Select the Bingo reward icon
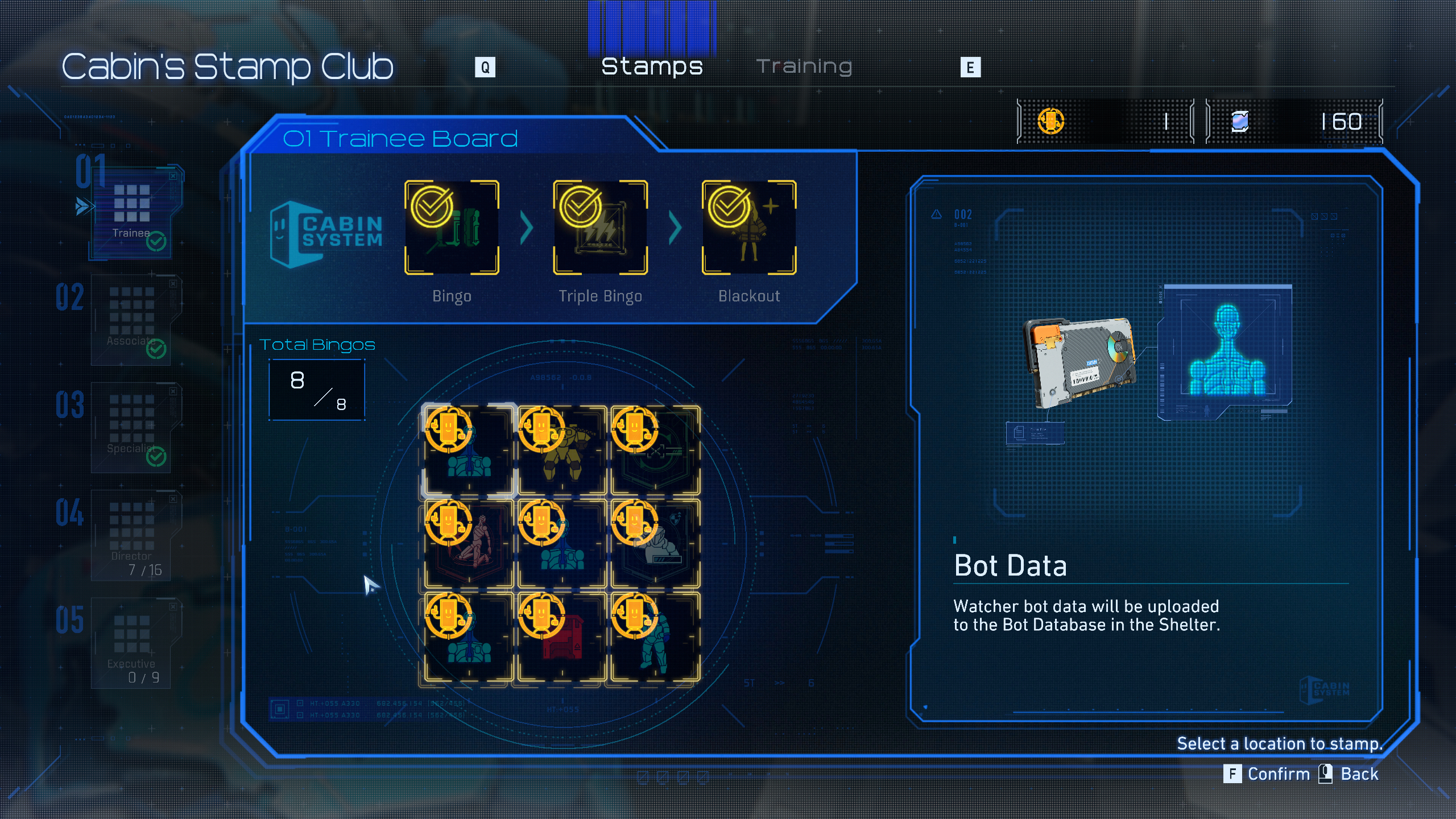Viewport: 1456px width, 819px height. coord(452,227)
